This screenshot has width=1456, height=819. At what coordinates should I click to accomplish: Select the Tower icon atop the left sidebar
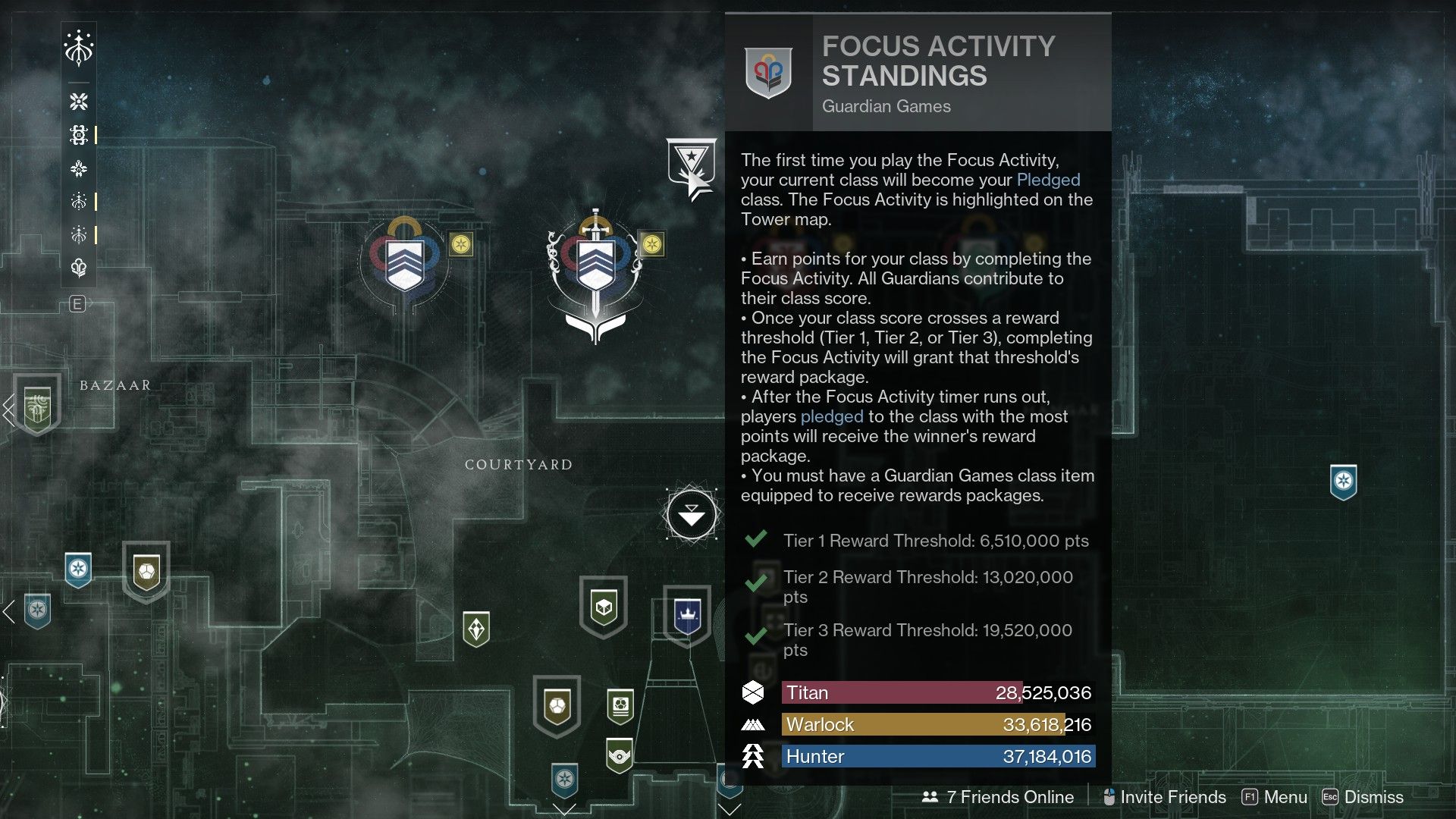[79, 47]
